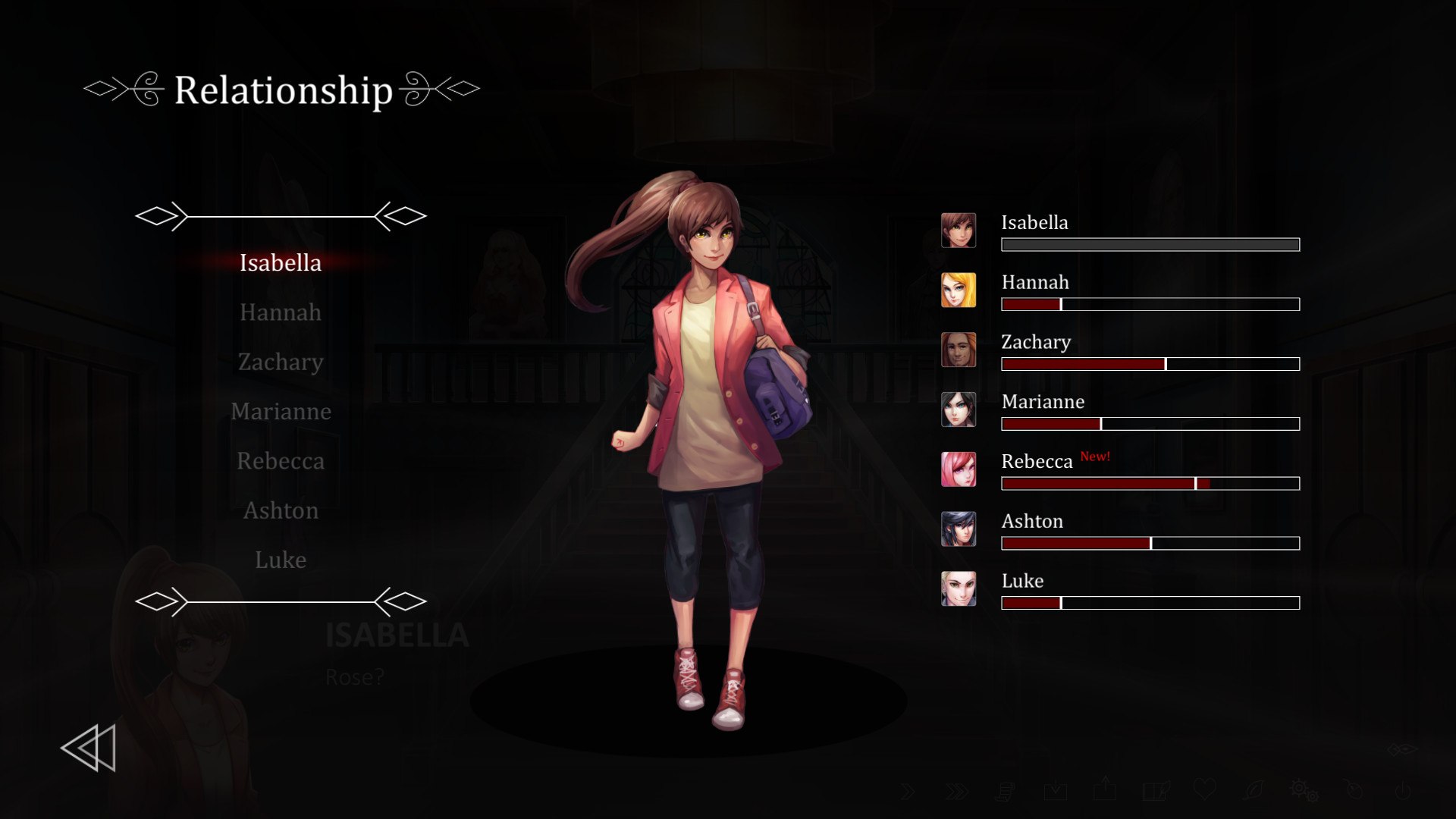Open the save icon with downward arrow
Screen dimensions: 1456x819
click(x=1056, y=791)
